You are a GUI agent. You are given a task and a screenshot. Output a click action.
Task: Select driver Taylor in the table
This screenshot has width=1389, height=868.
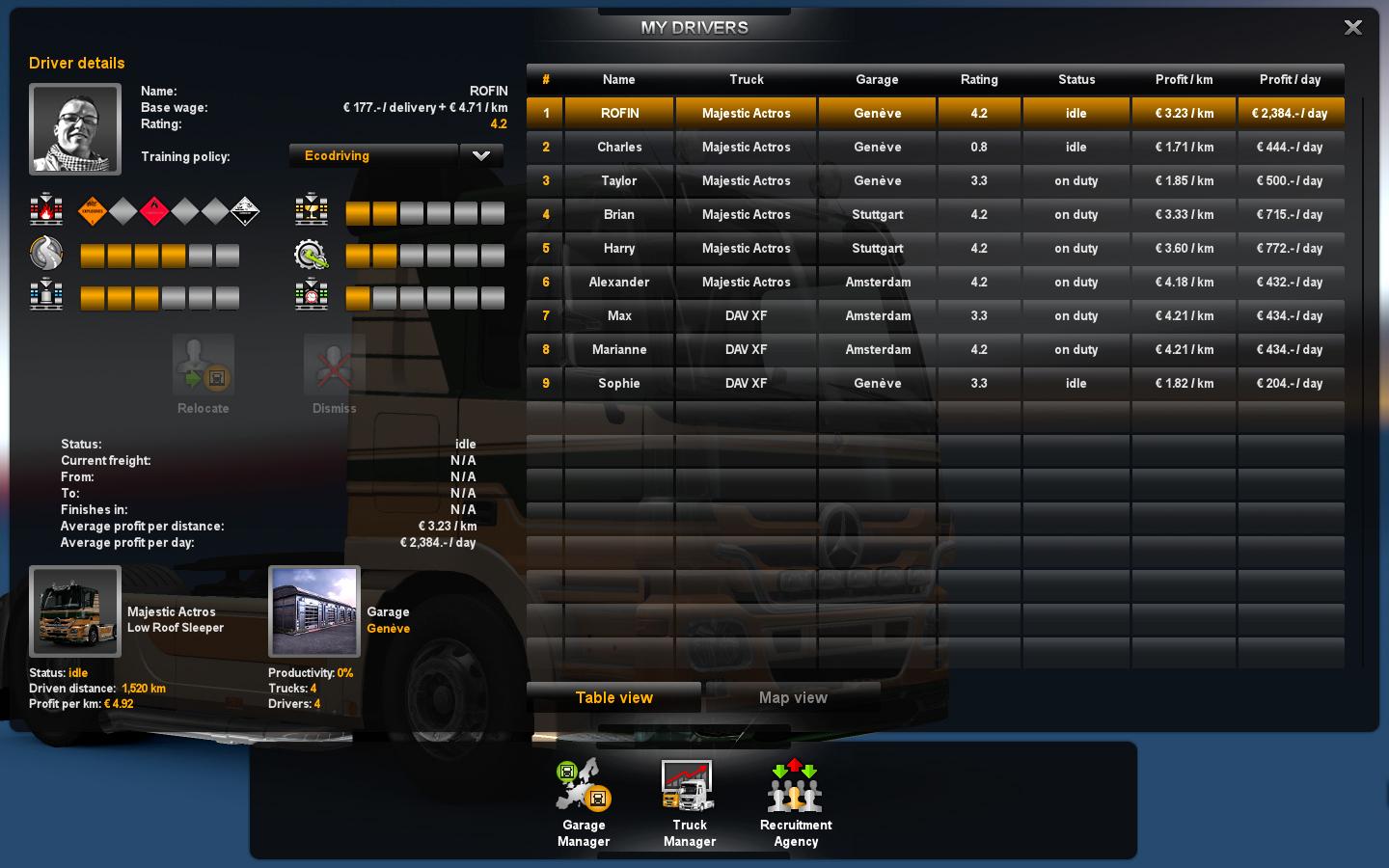tap(619, 181)
